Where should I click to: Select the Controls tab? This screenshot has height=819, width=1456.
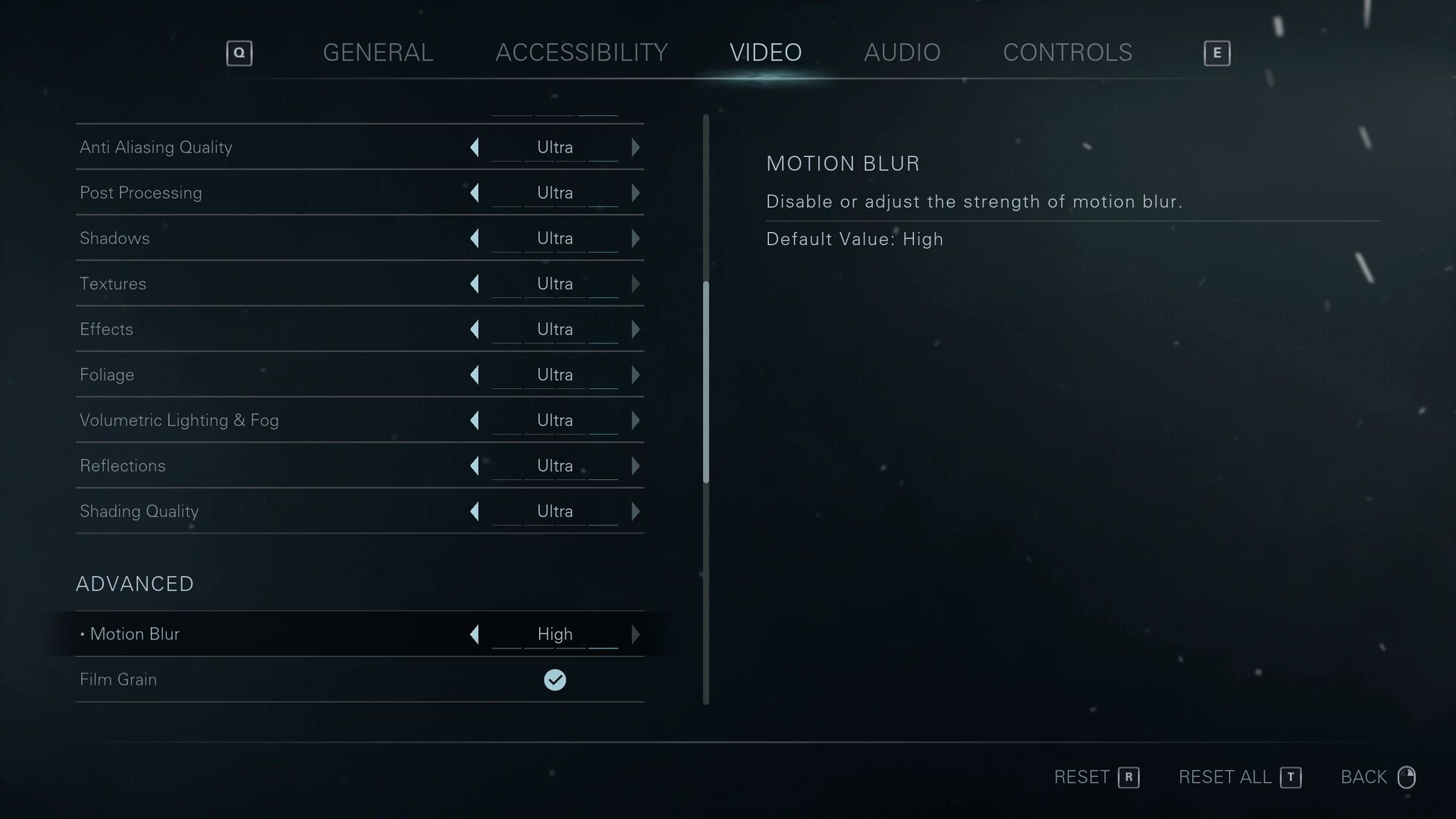[1067, 52]
